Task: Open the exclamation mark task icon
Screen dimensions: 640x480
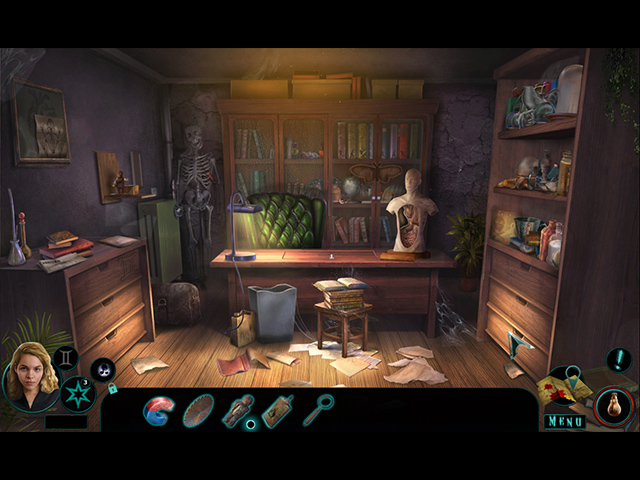Action: [x=619, y=359]
